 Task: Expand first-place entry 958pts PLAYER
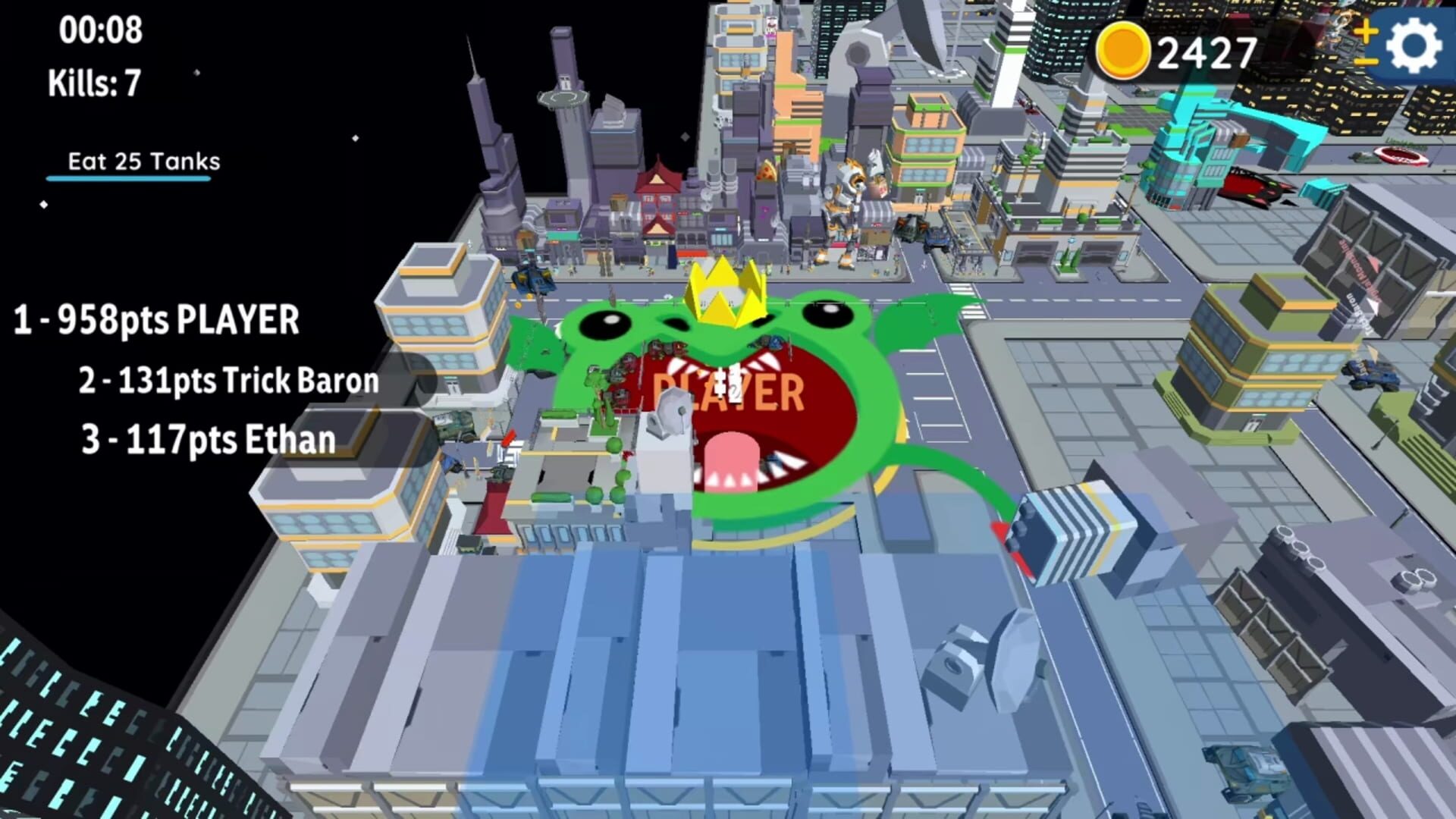click(154, 319)
